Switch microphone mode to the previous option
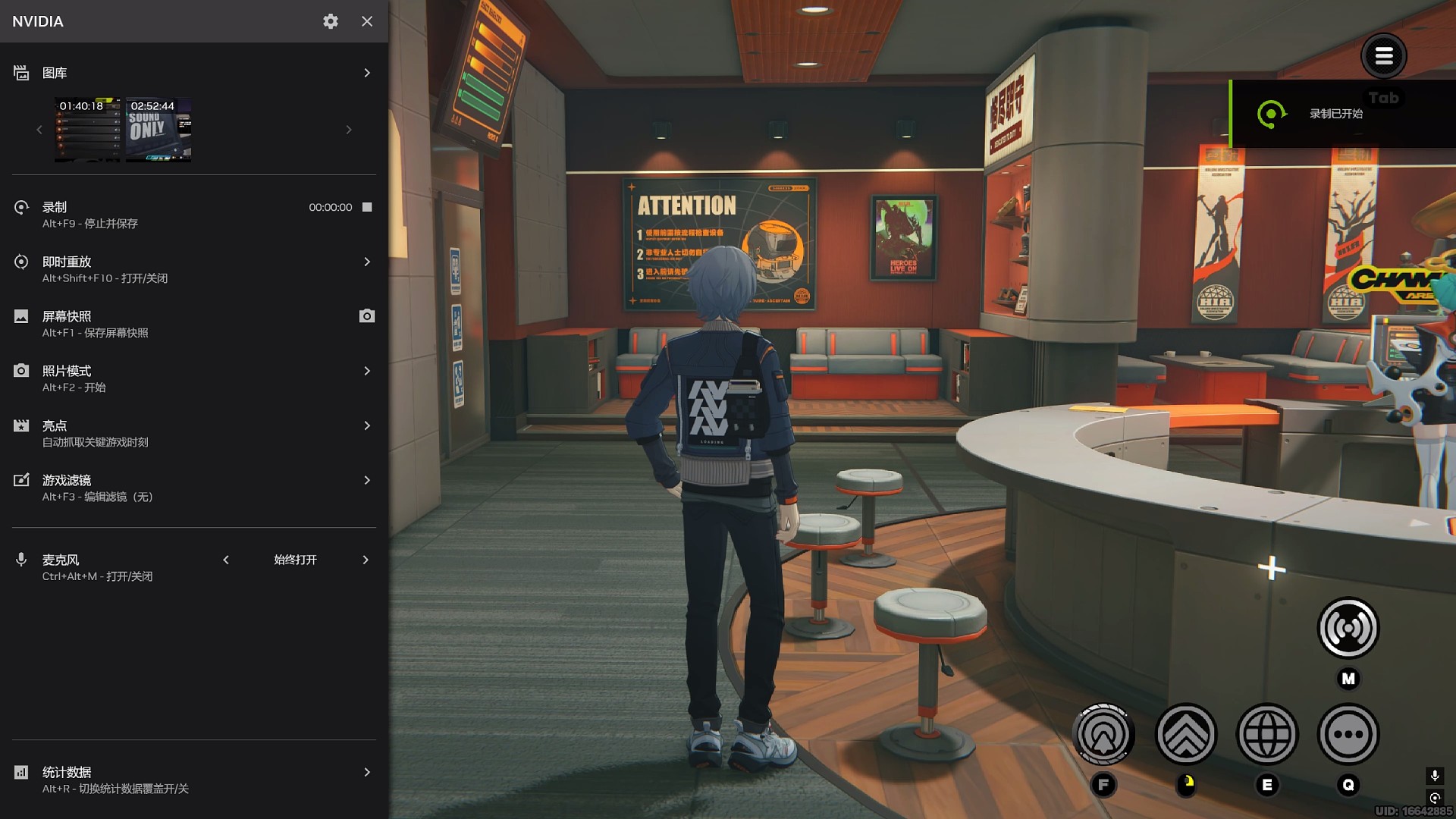Image resolution: width=1456 pixels, height=819 pixels. coord(226,560)
